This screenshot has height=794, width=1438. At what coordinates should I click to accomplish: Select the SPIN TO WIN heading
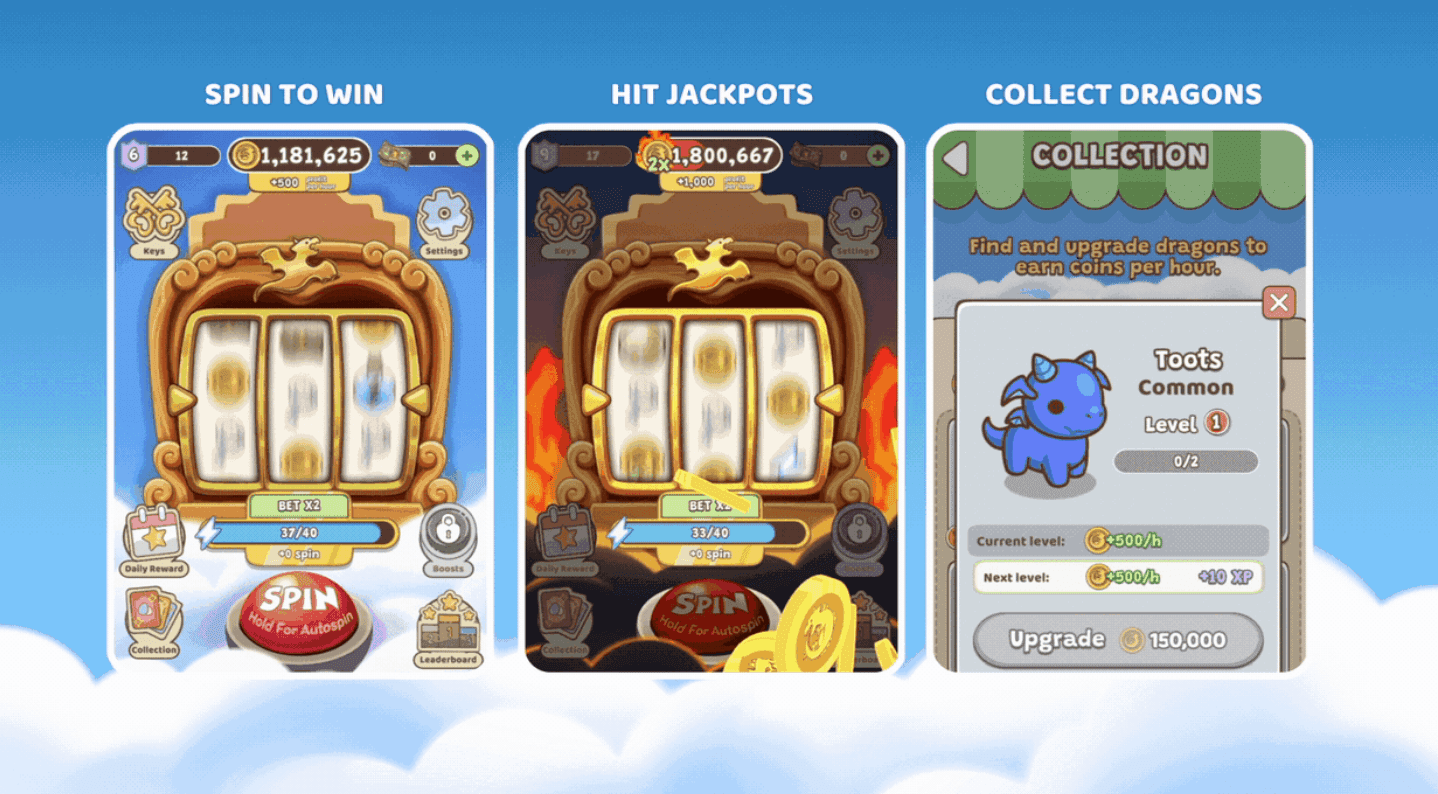(x=295, y=93)
